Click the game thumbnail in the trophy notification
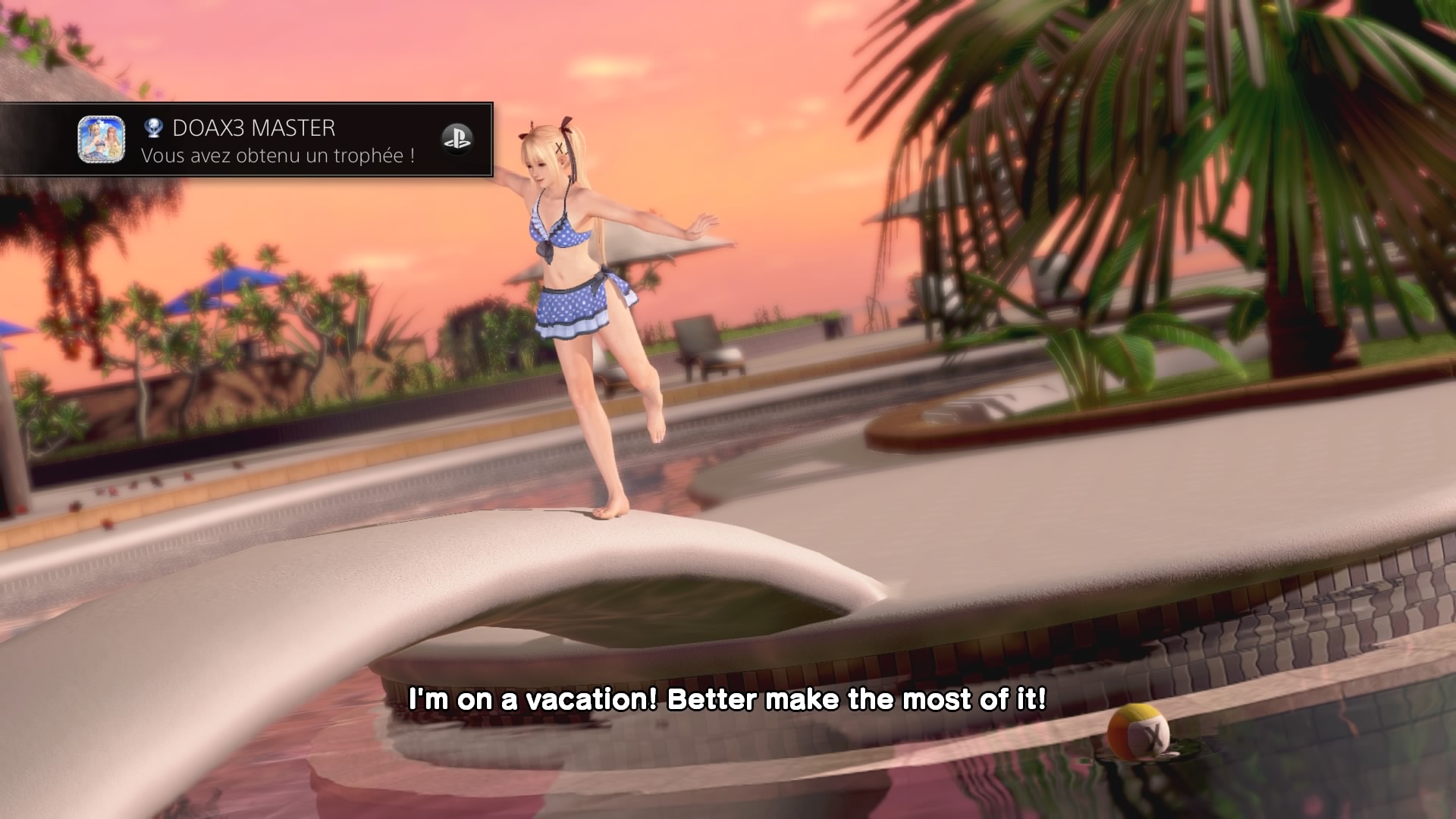The height and width of the screenshot is (819, 1456). (102, 140)
